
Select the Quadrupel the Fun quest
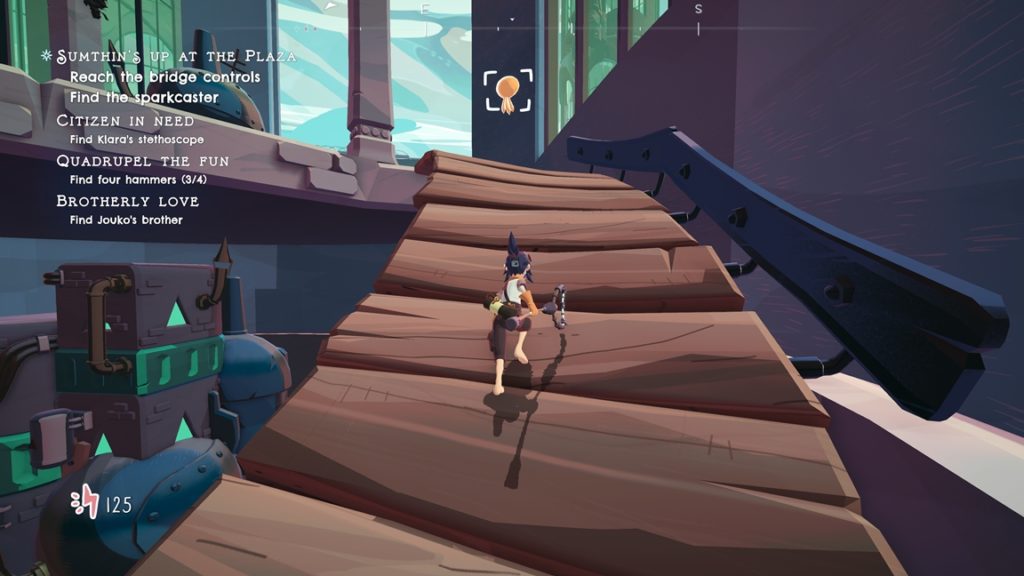point(142,161)
